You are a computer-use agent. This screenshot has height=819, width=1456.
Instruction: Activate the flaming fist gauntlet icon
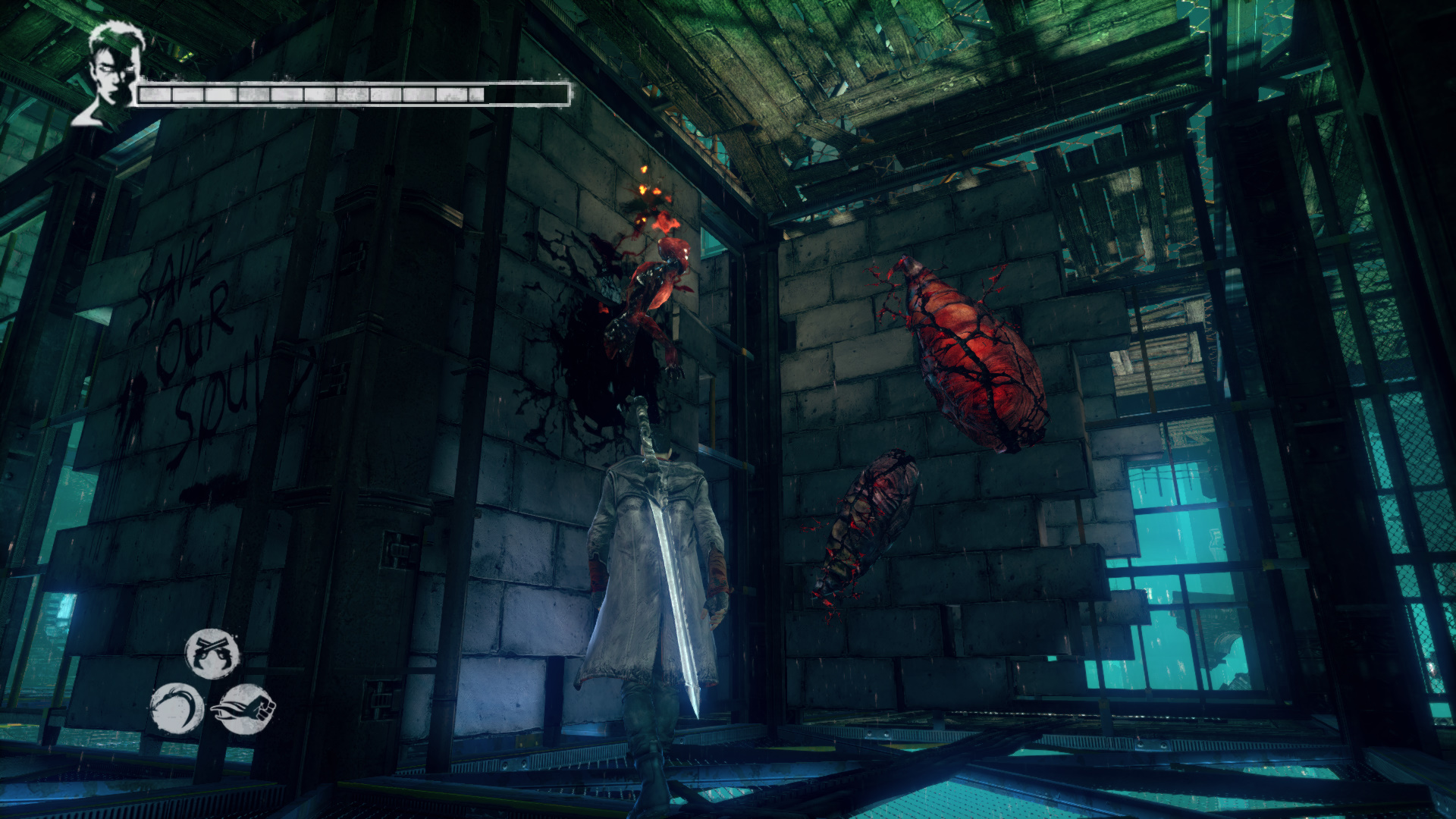244,709
